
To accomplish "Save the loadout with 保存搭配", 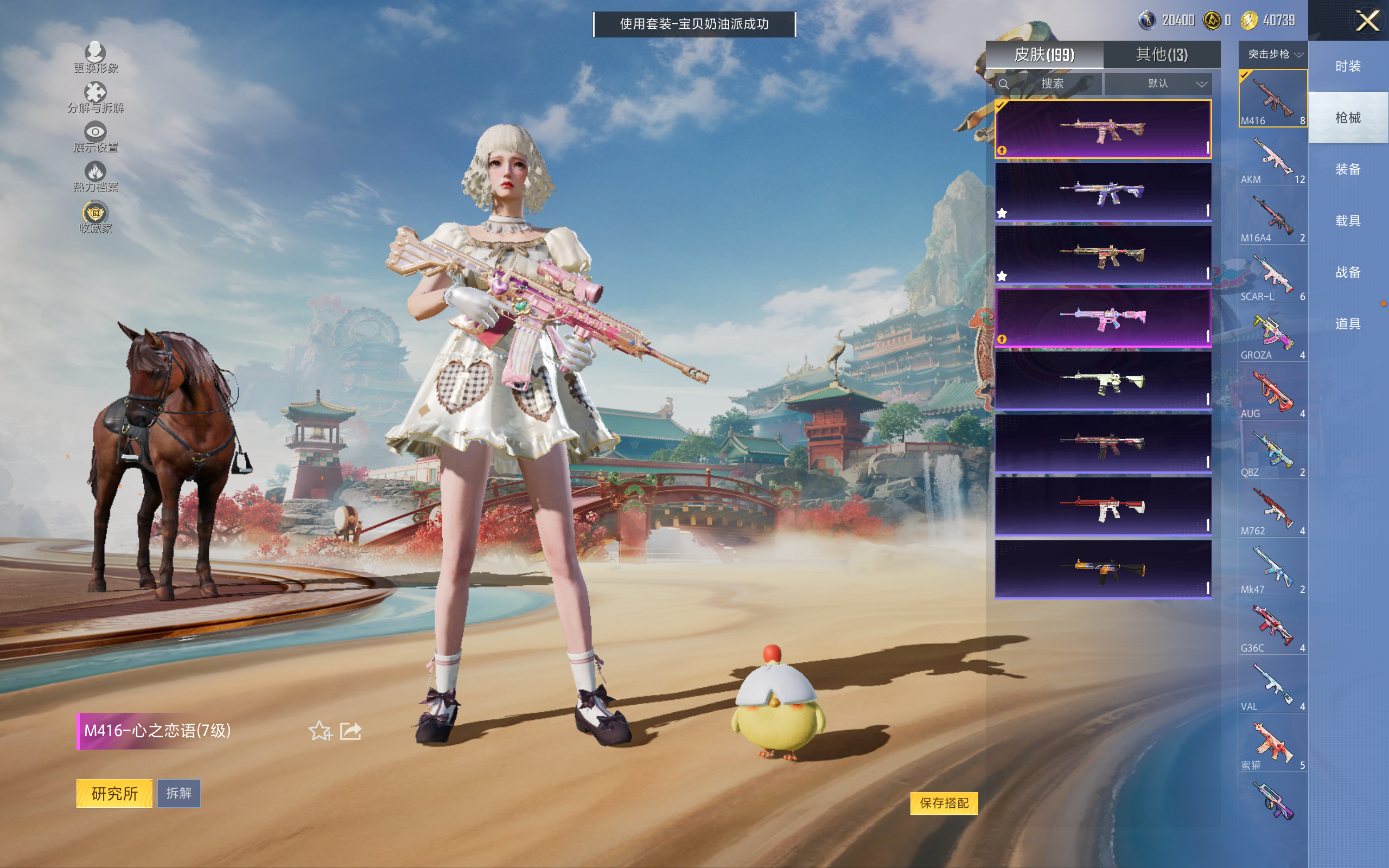I will (944, 802).
